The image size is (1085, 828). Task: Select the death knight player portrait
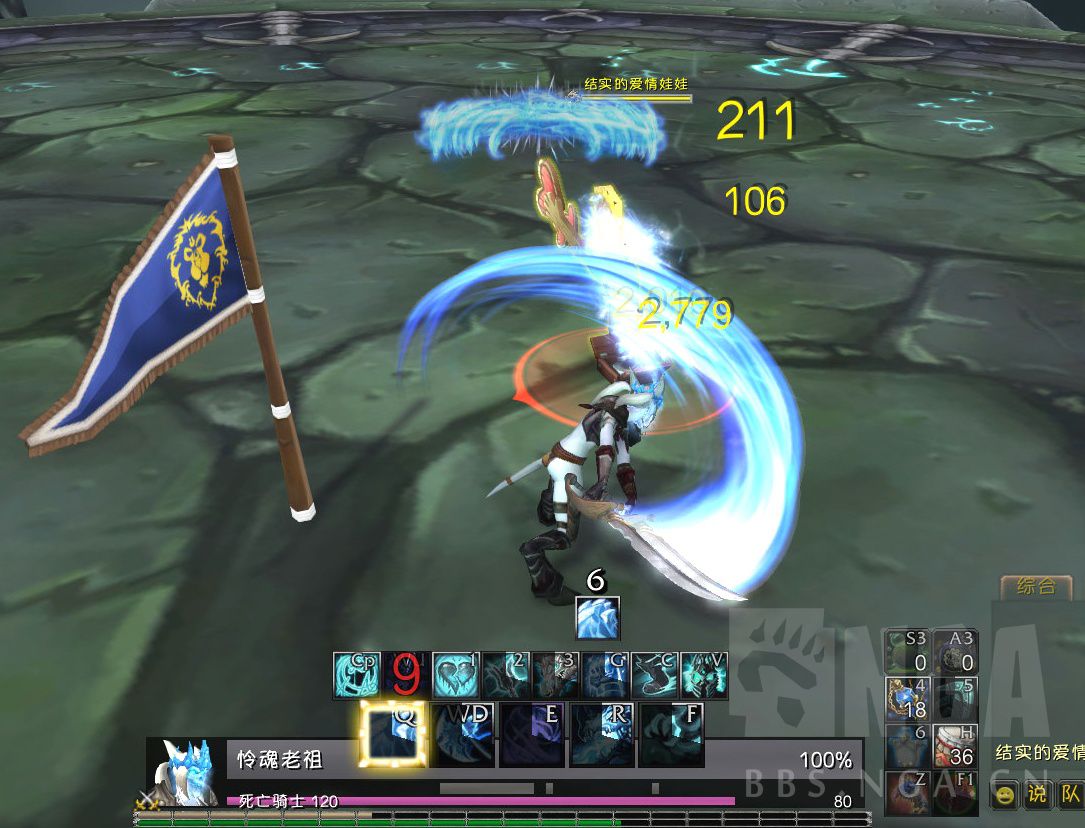click(x=186, y=773)
